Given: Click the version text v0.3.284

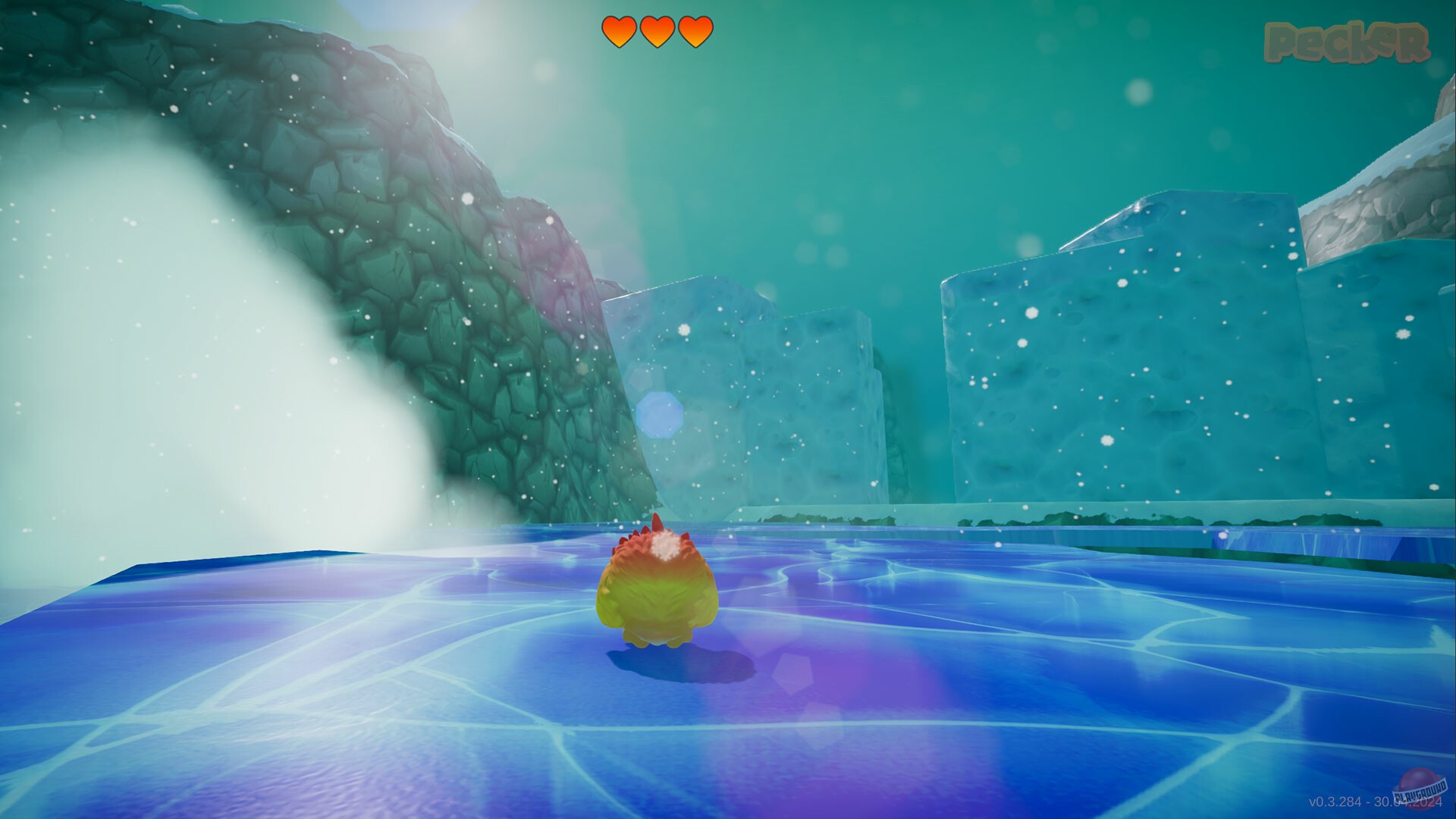Looking at the screenshot, I should tap(1335, 802).
